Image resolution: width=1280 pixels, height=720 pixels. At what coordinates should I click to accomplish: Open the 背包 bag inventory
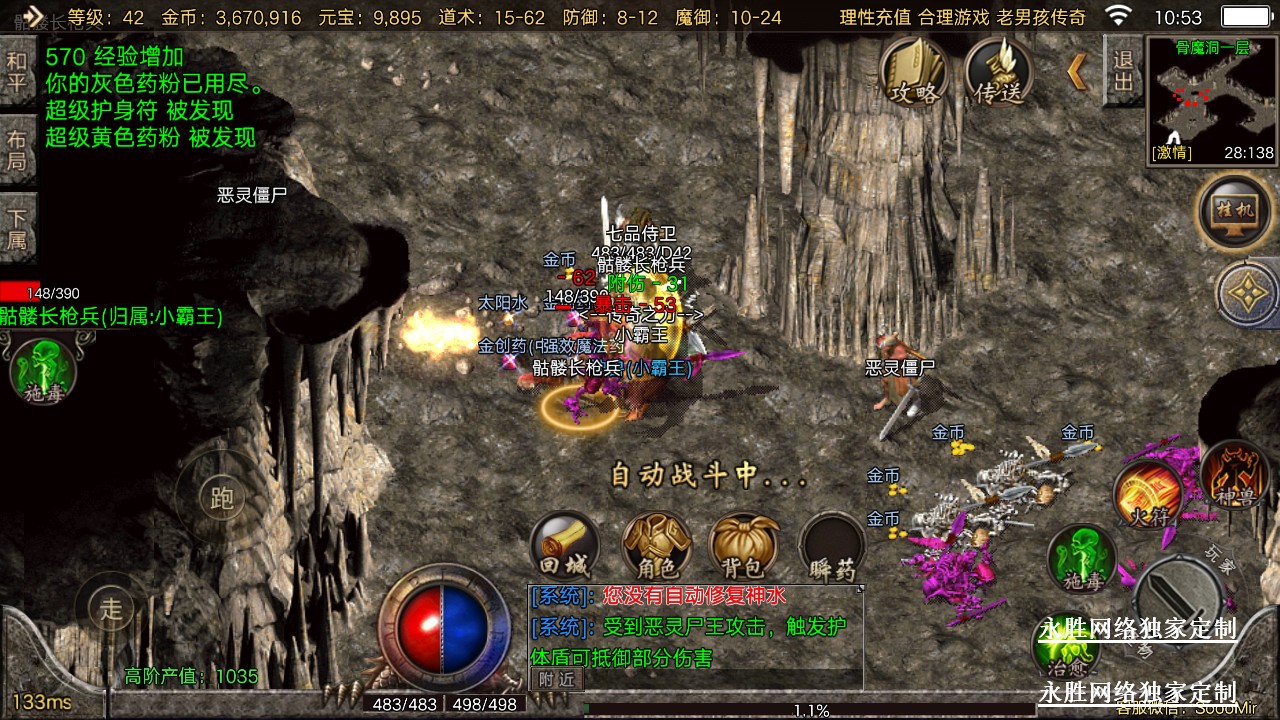click(x=743, y=548)
